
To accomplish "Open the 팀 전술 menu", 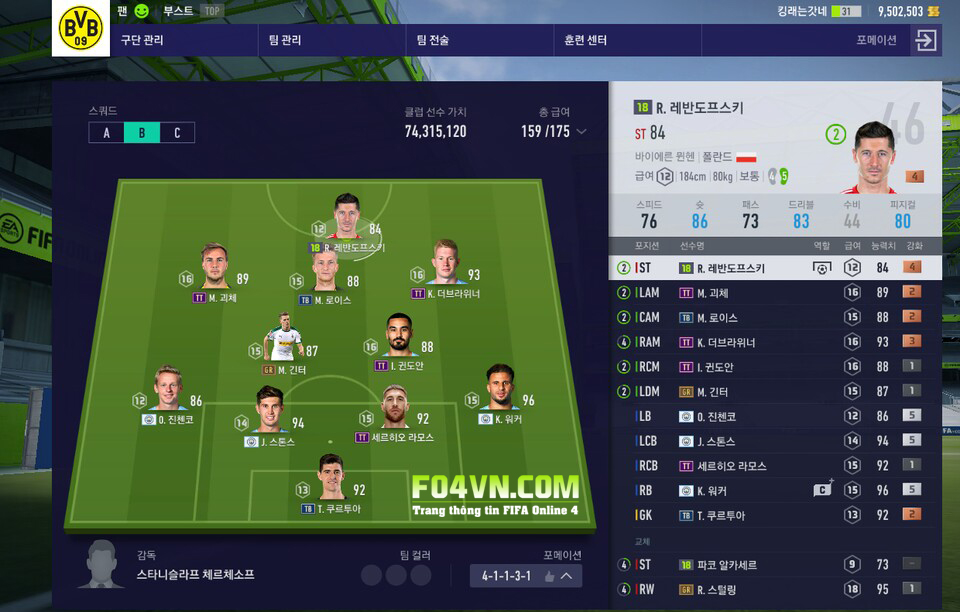I will (433, 41).
